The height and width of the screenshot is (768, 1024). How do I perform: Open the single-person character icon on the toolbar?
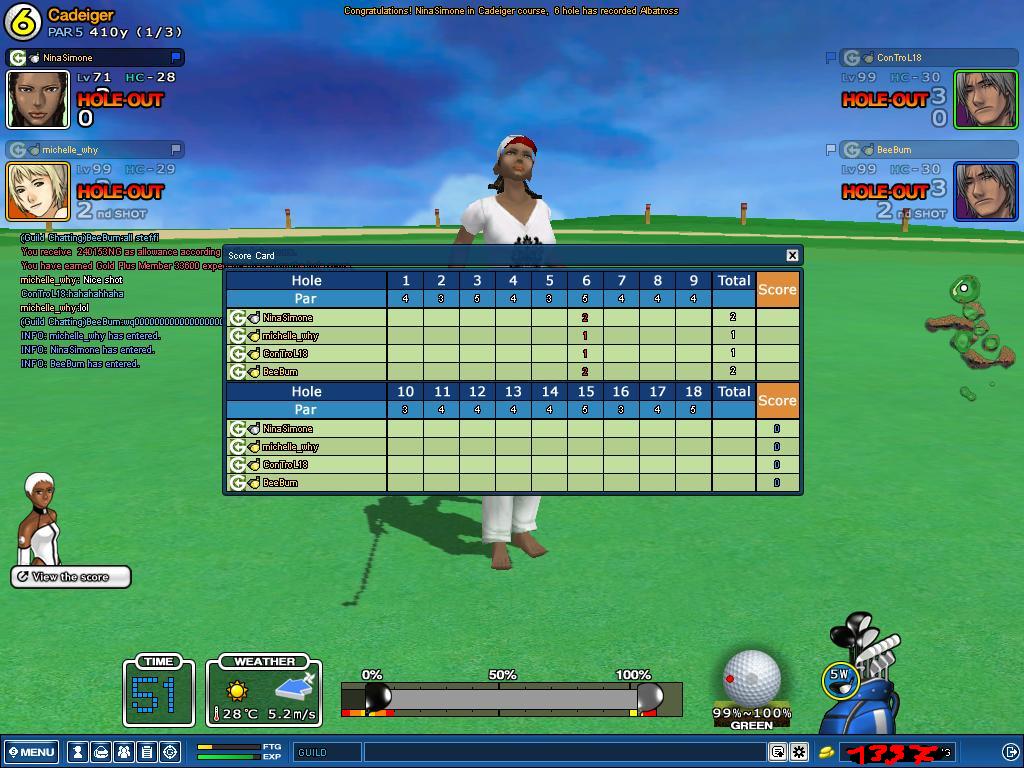pyautogui.click(x=78, y=752)
